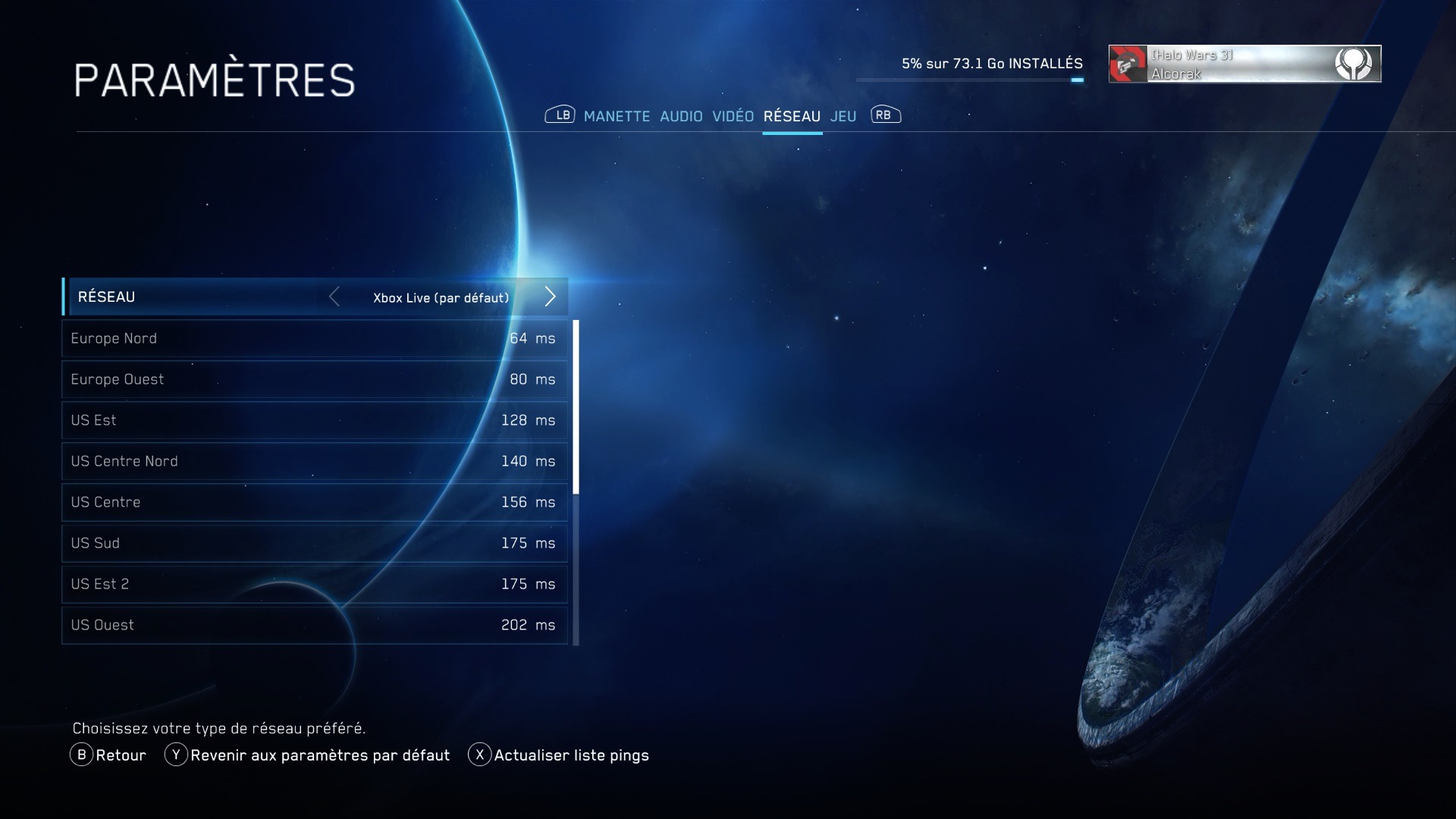Select the VIDÉO tab

[x=733, y=116]
